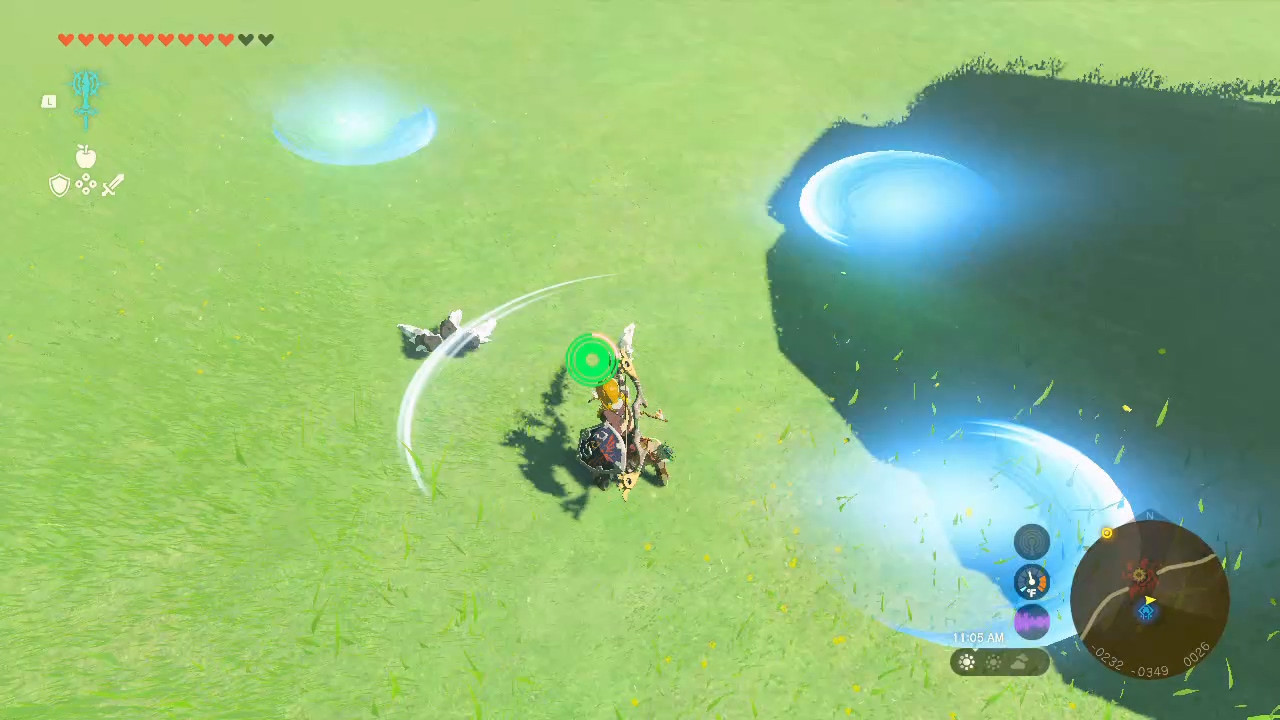Image resolution: width=1280 pixels, height=720 pixels.
Task: Select the sword weapon icon
Action: [113, 185]
